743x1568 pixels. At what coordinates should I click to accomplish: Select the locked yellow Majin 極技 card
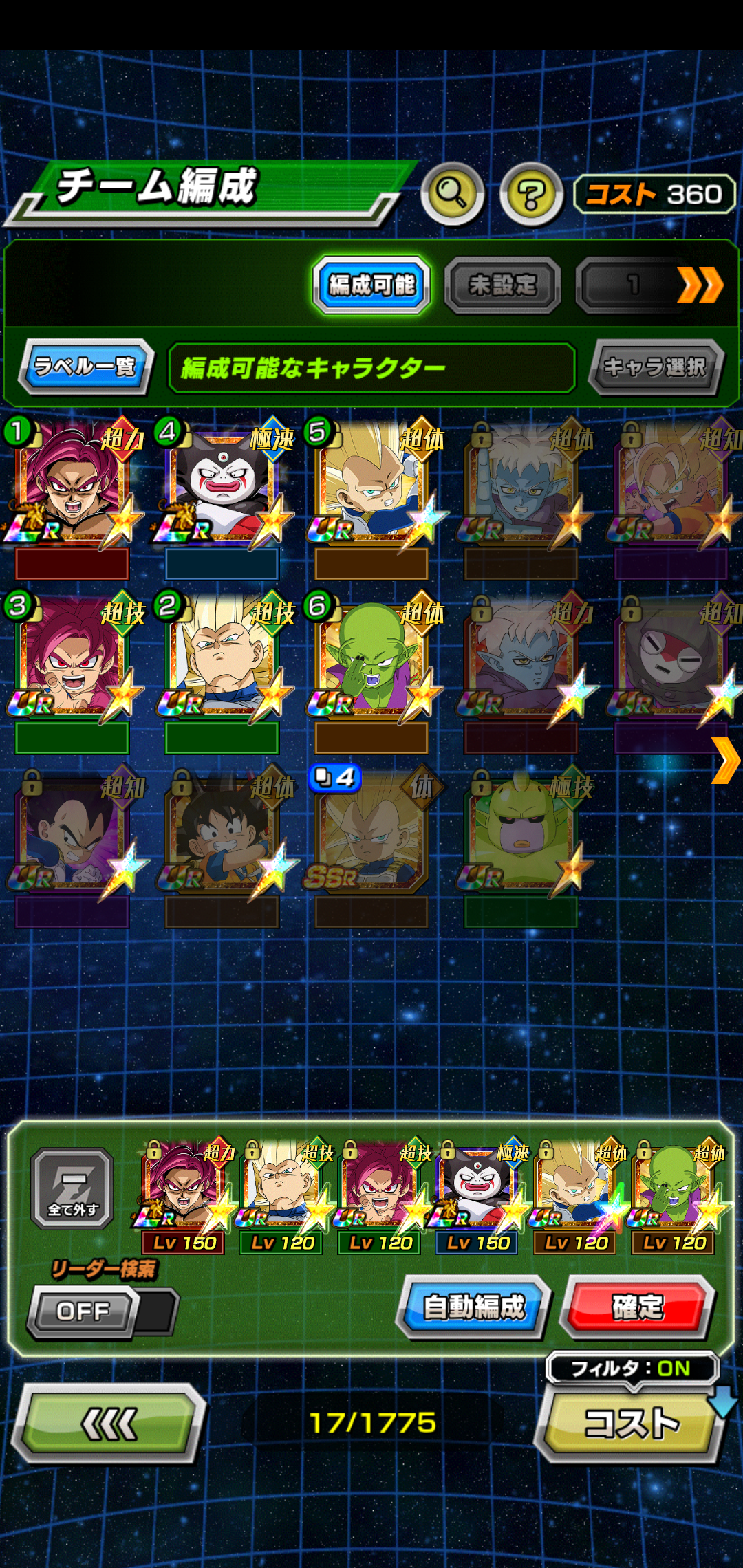pos(521,832)
